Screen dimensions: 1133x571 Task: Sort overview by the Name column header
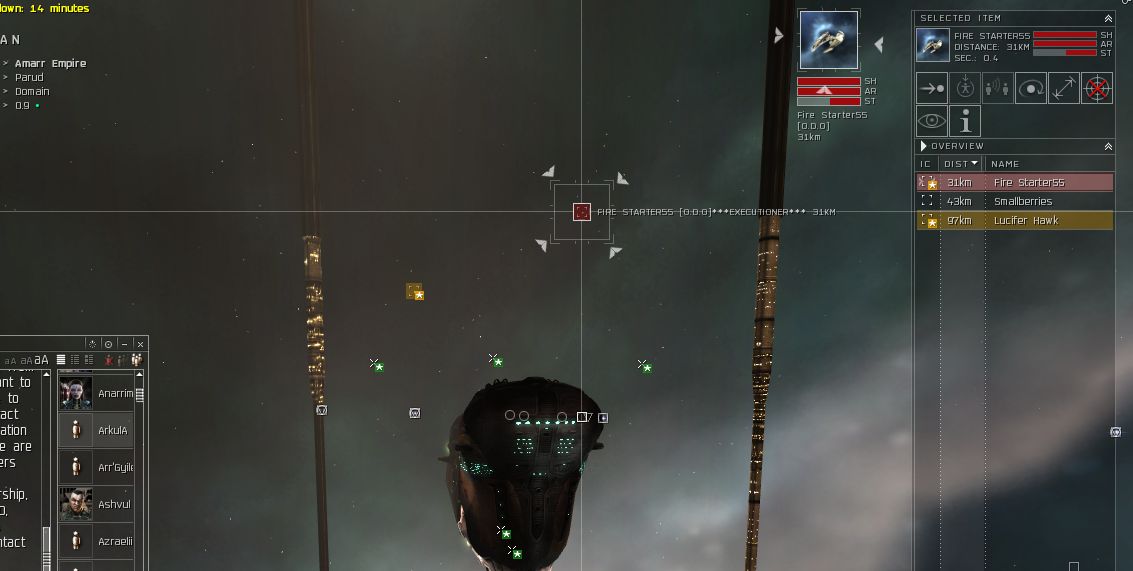[x=1005, y=164]
